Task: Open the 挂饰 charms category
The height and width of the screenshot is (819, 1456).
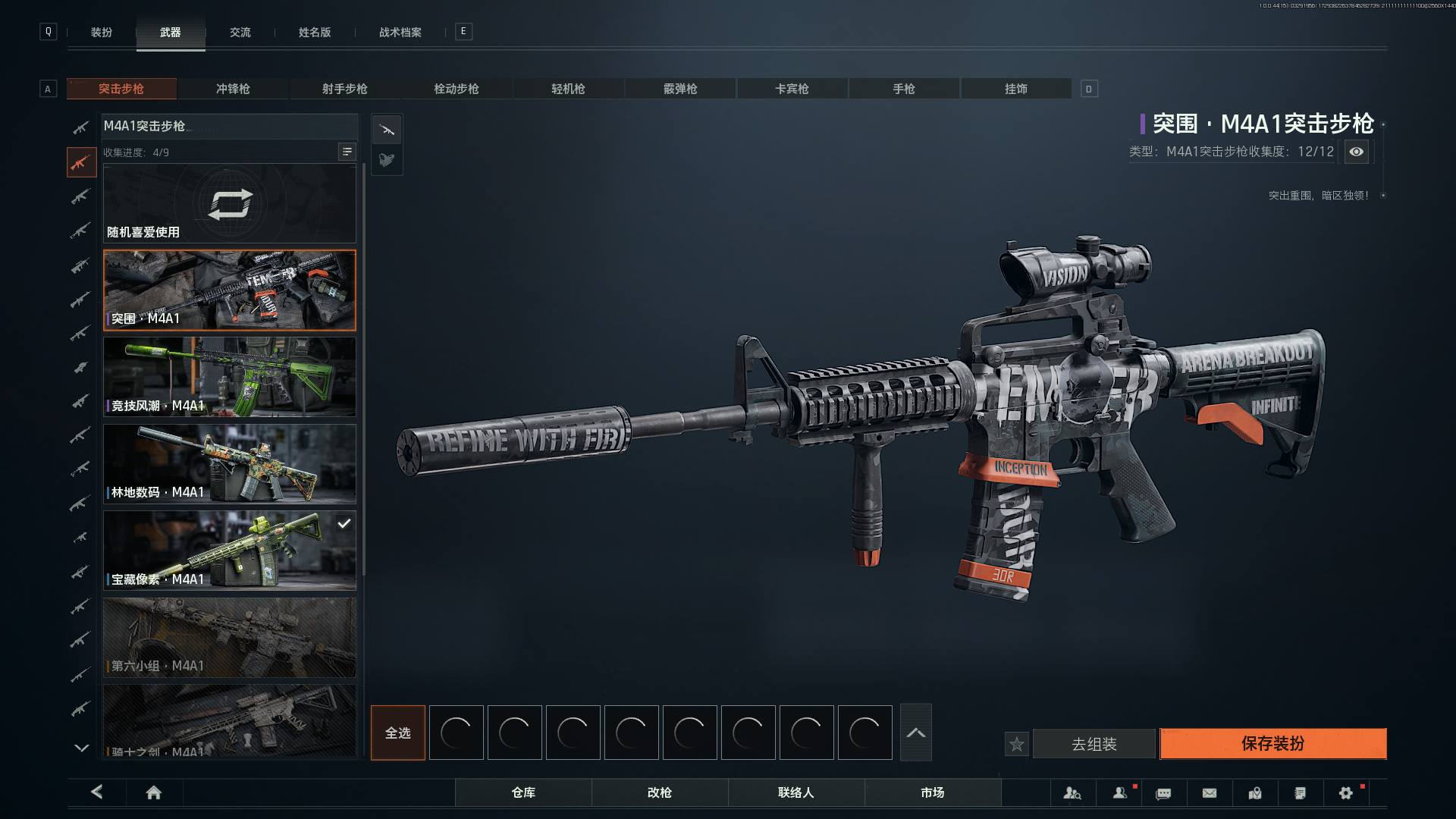Action: [1015, 89]
